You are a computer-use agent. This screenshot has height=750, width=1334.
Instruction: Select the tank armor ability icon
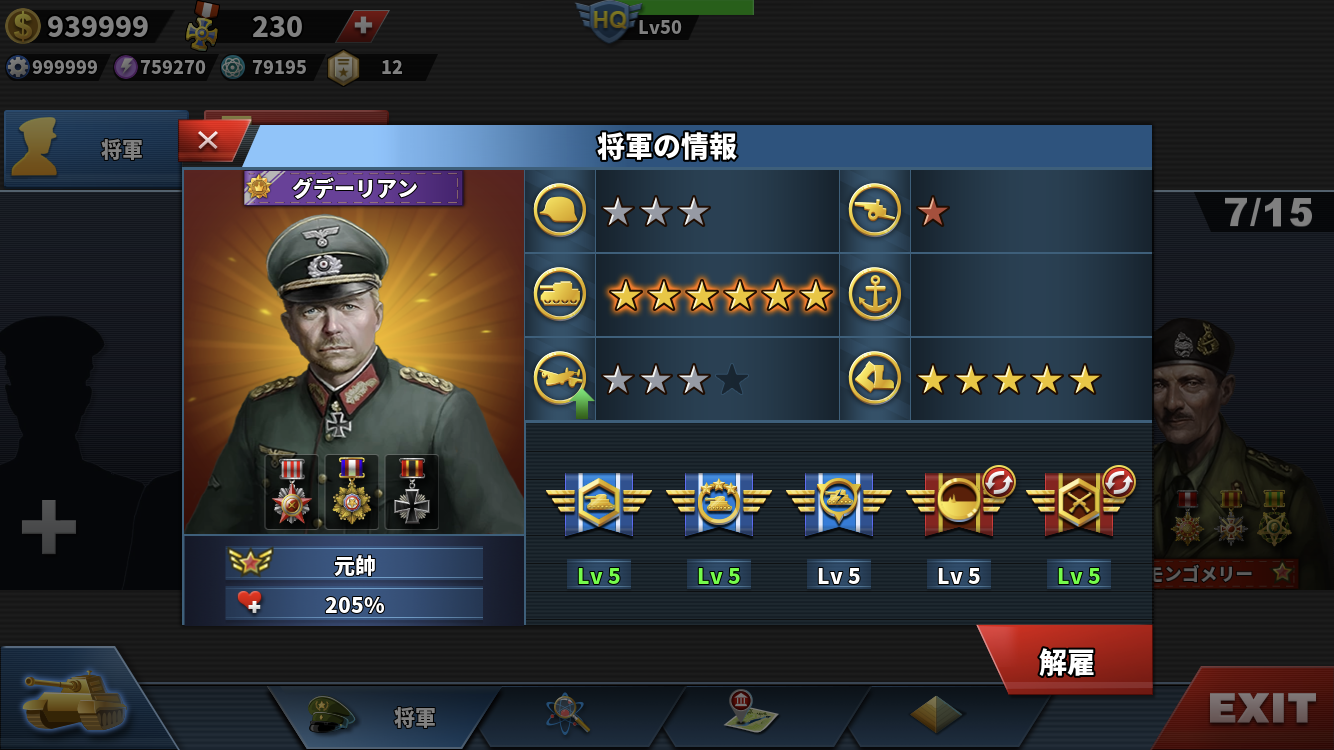[560, 295]
